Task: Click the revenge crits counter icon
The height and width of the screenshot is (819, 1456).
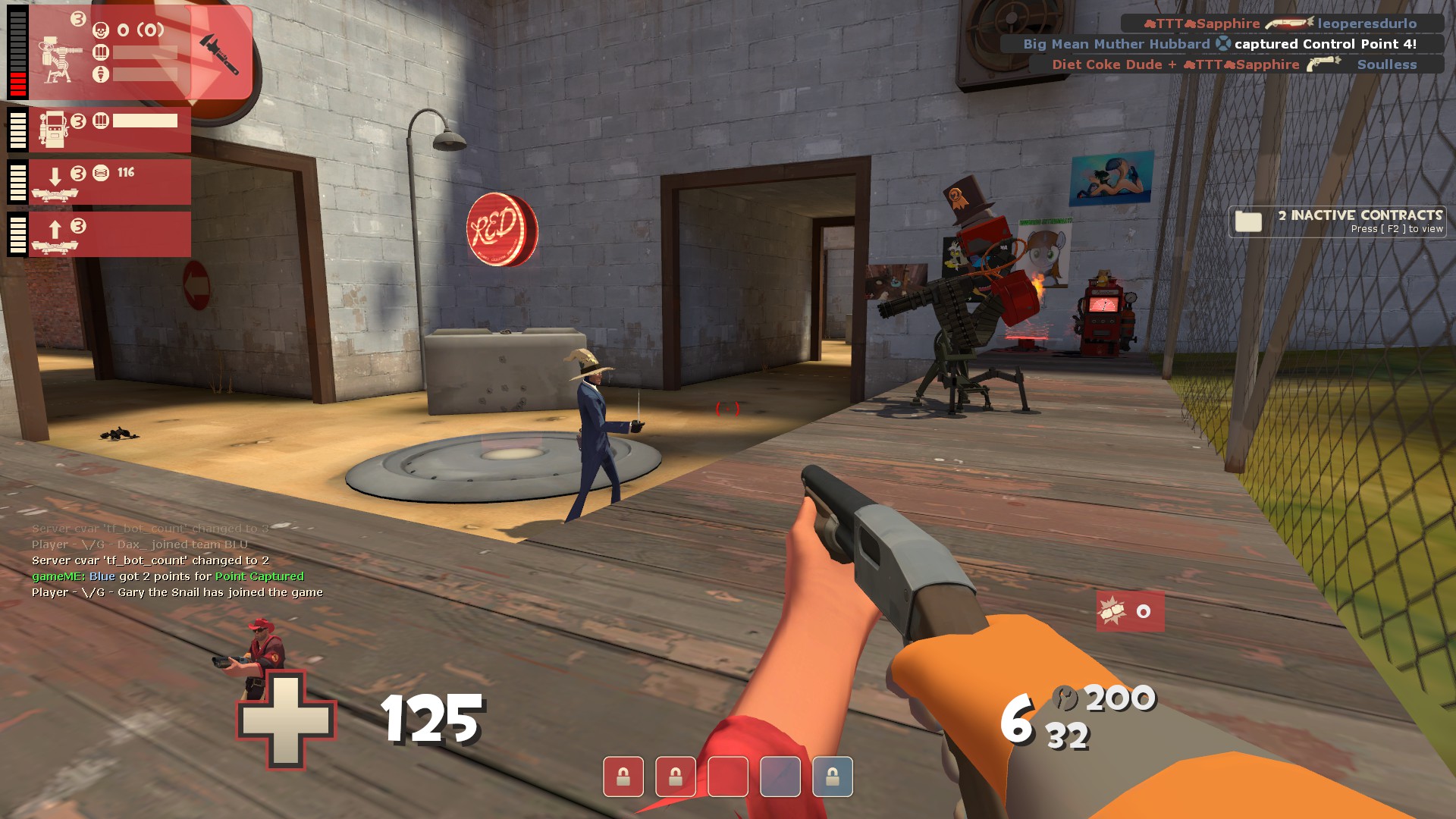Action: click(x=1112, y=611)
